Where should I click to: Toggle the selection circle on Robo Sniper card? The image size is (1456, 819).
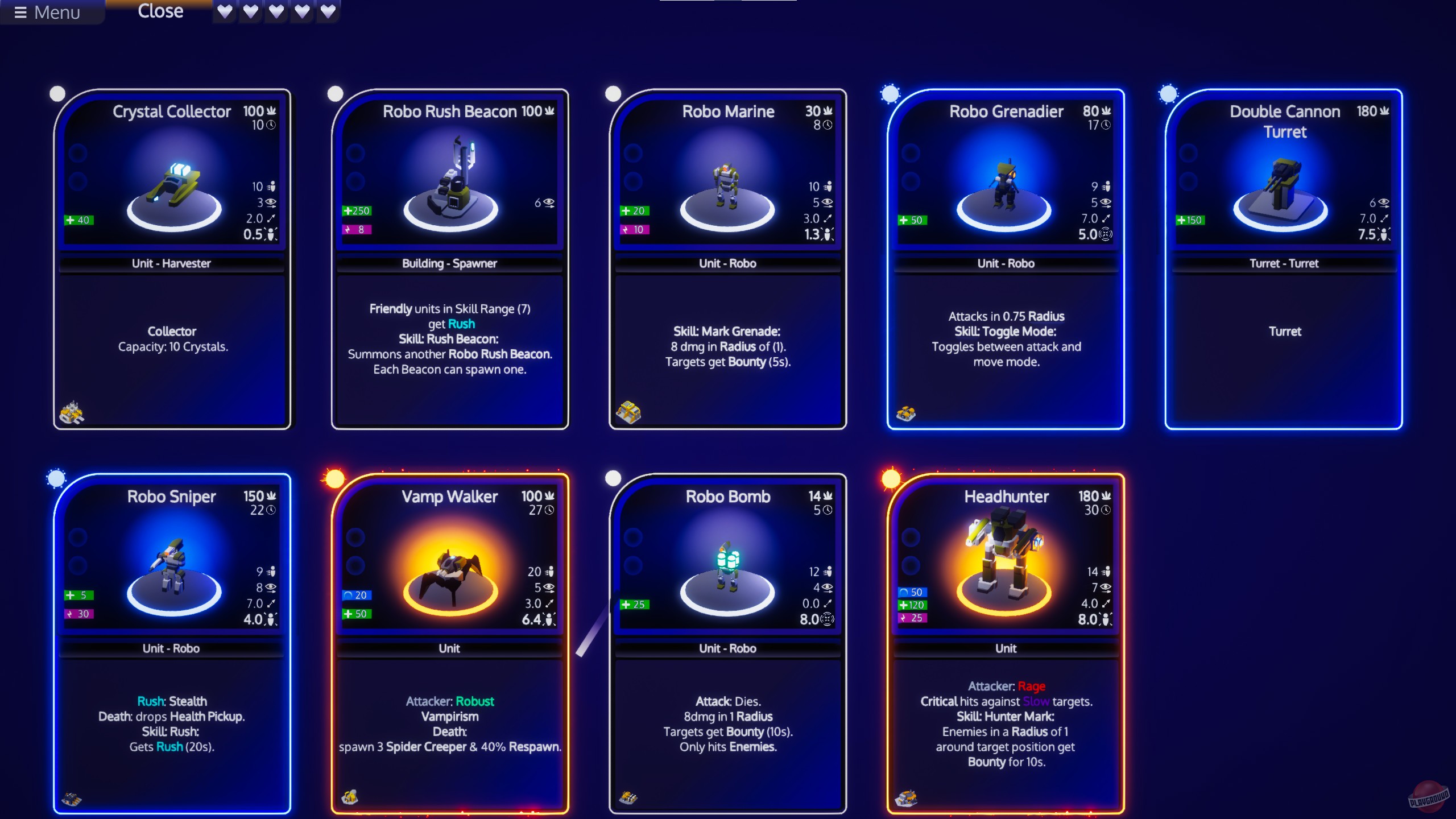pyautogui.click(x=57, y=478)
